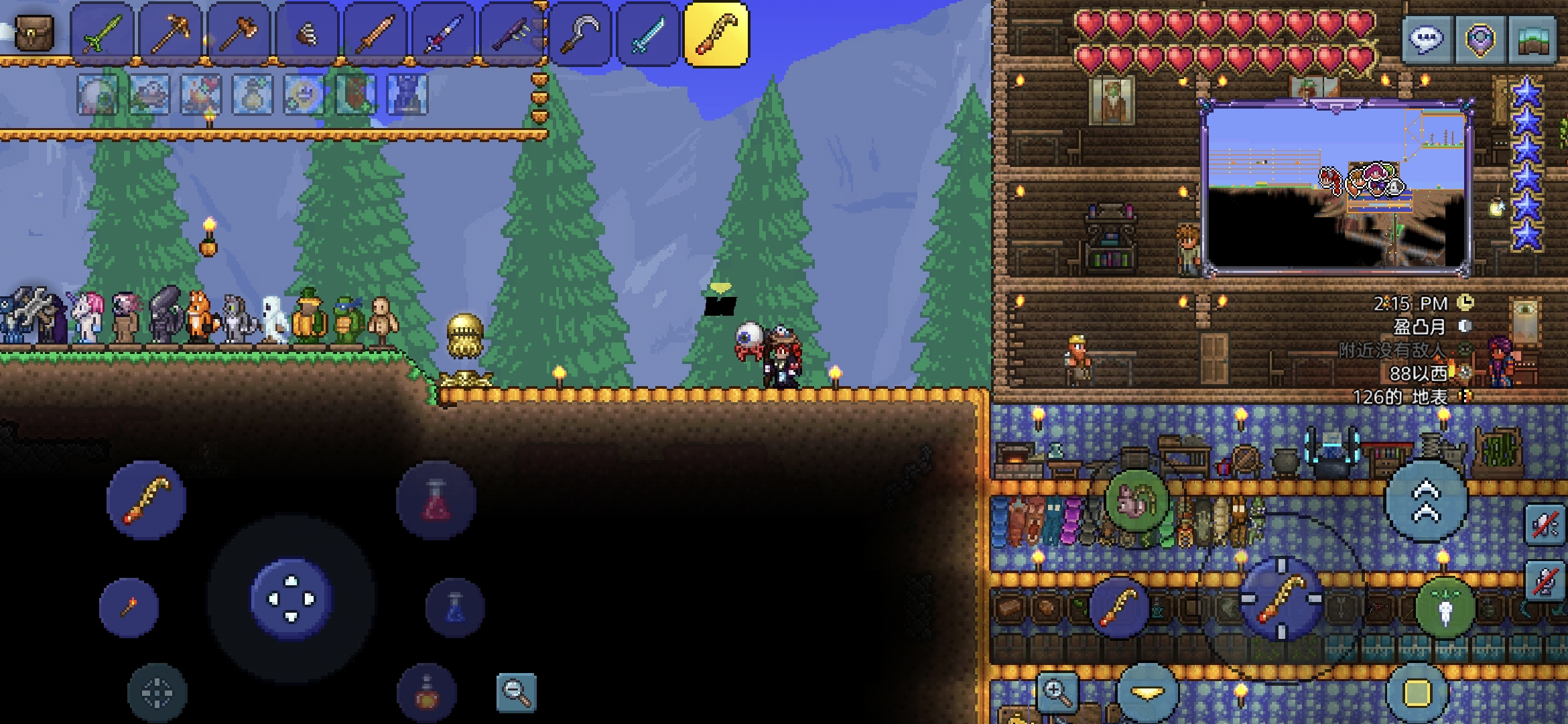Viewport: 1568px width, 724px height.
Task: Equip the pickaxe from the hotbar
Action: tap(171, 34)
